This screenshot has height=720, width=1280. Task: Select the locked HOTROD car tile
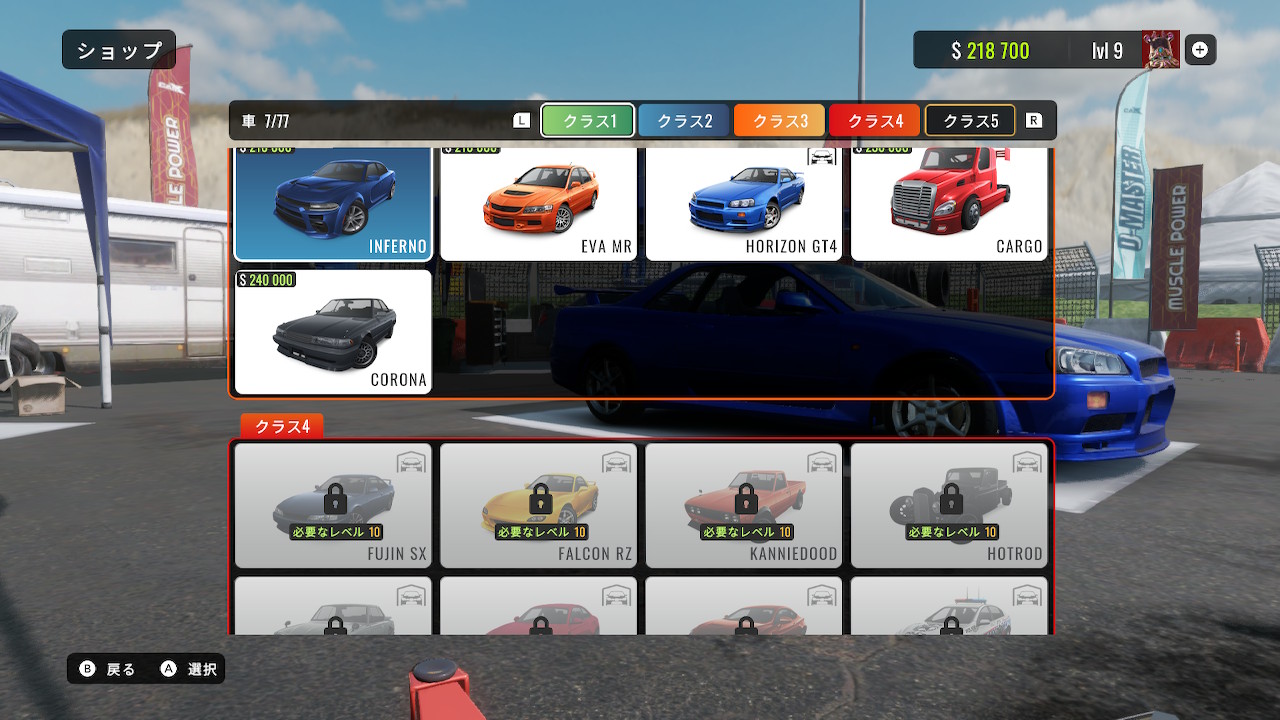(x=949, y=505)
